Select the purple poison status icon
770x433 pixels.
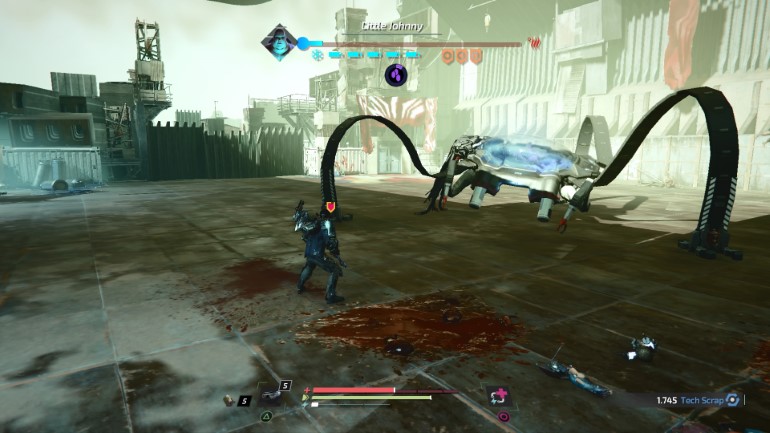[396, 74]
